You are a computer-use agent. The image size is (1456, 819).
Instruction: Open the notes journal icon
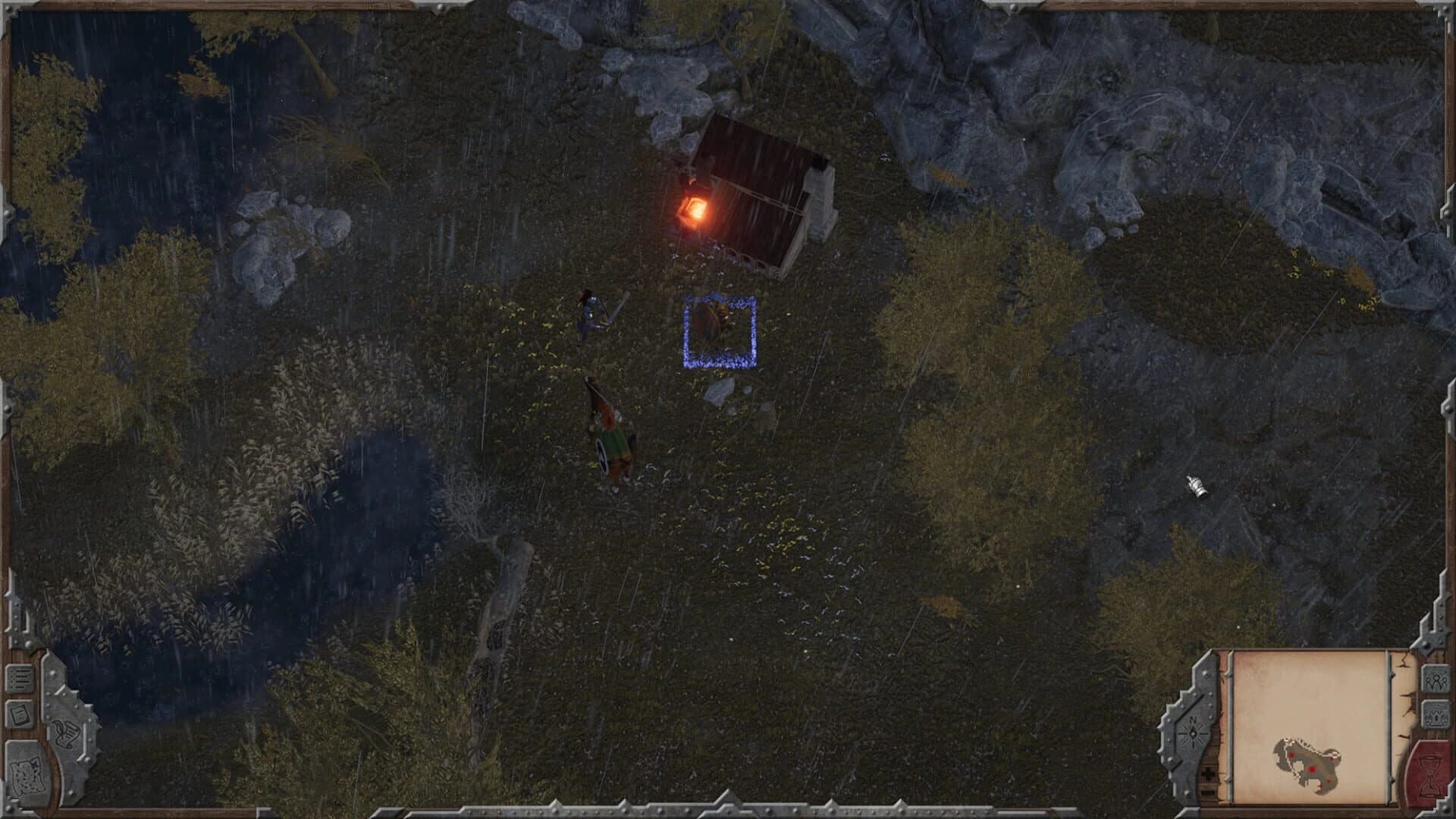[x=20, y=714]
